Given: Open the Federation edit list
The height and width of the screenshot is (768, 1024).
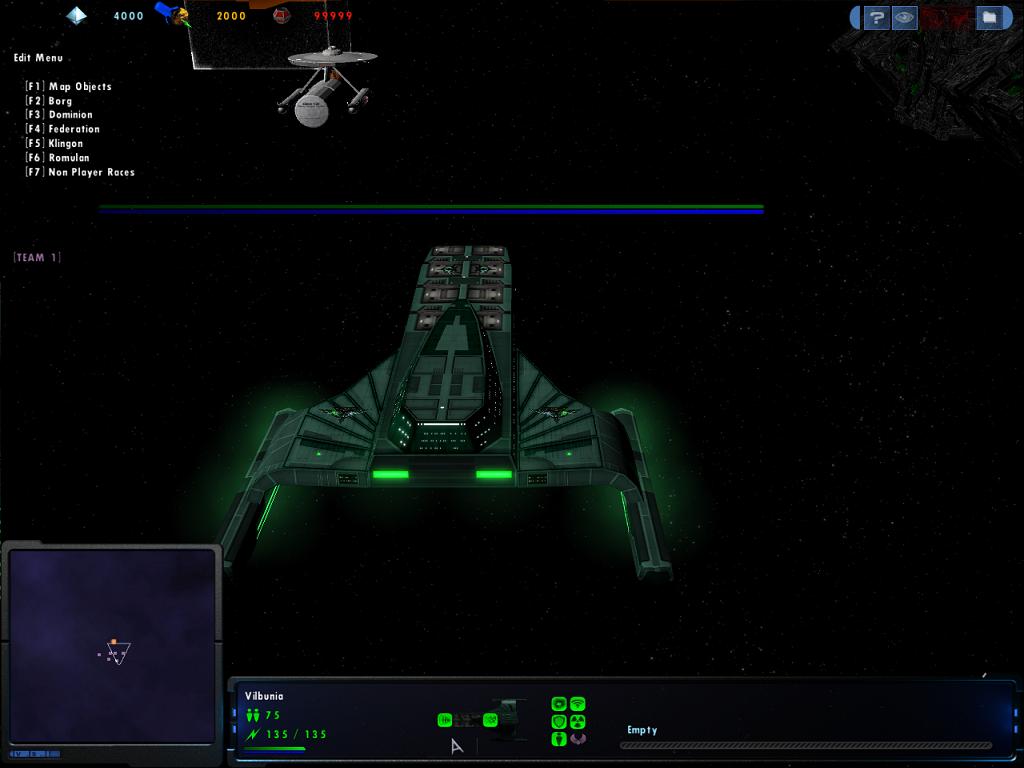Looking at the screenshot, I should [74, 129].
